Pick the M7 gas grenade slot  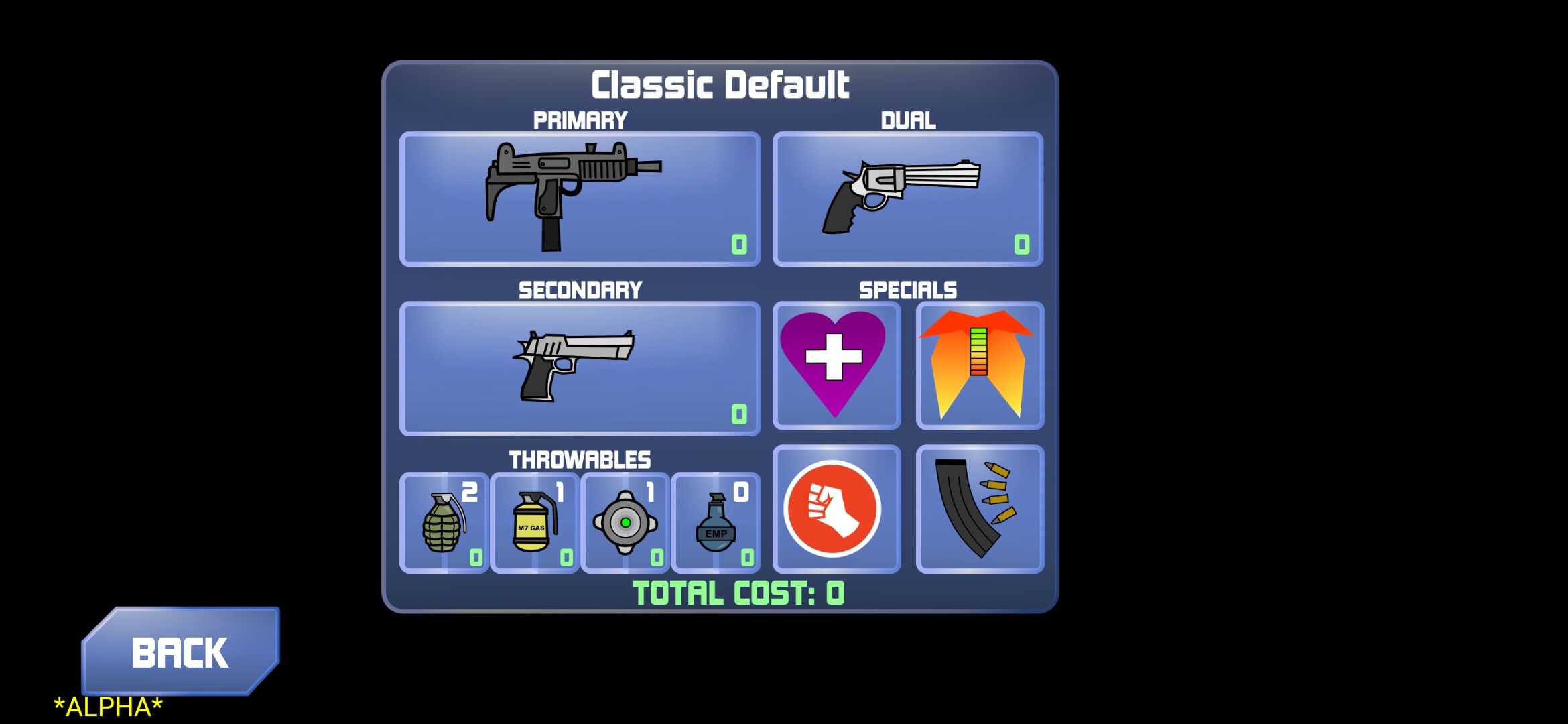[535, 523]
